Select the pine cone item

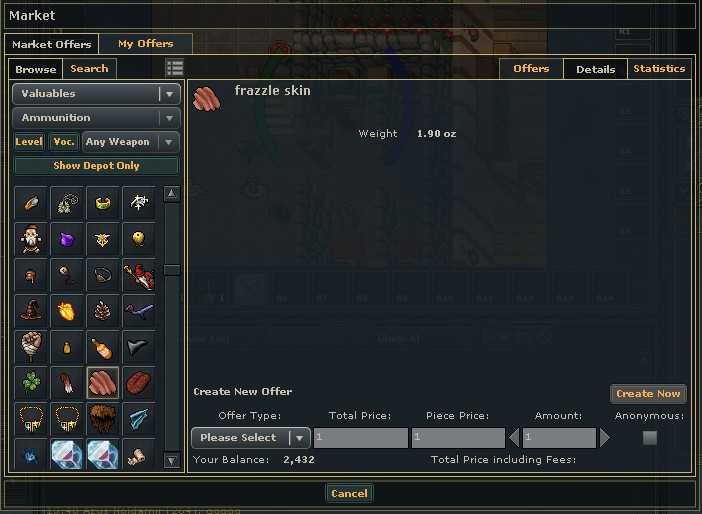[101, 310]
